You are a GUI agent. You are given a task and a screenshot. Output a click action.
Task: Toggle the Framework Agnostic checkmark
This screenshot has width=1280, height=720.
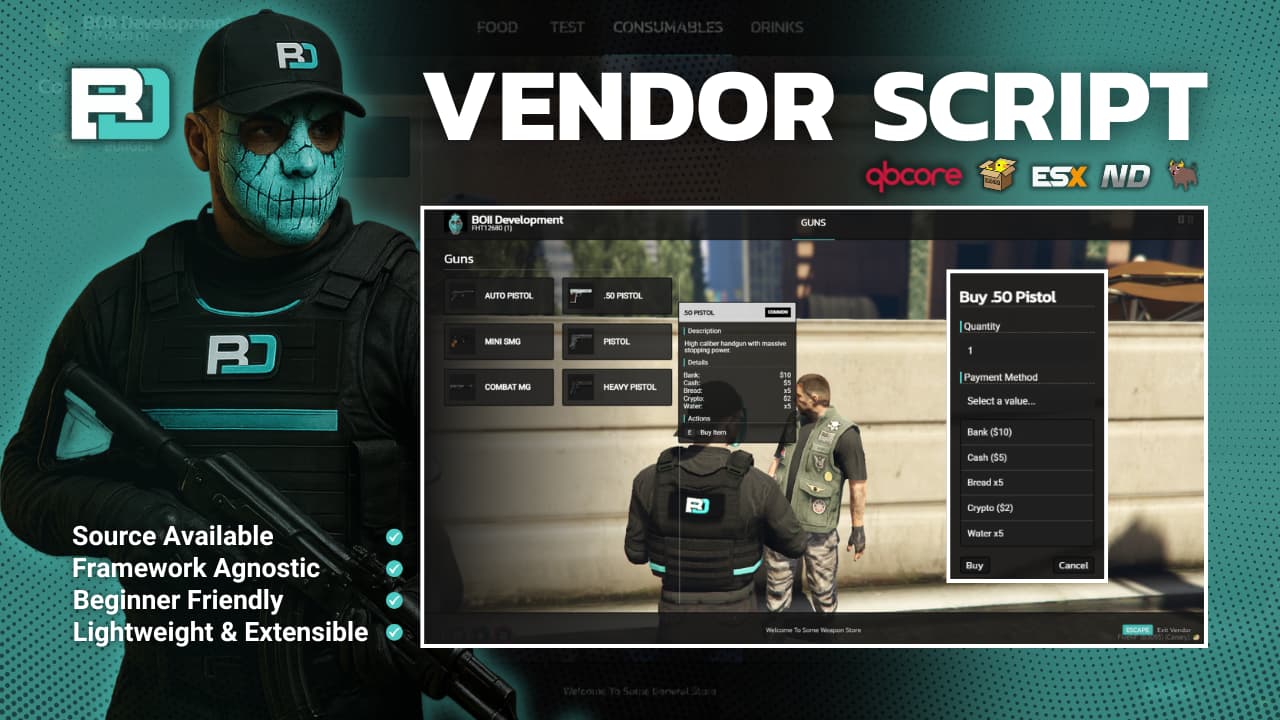point(392,568)
